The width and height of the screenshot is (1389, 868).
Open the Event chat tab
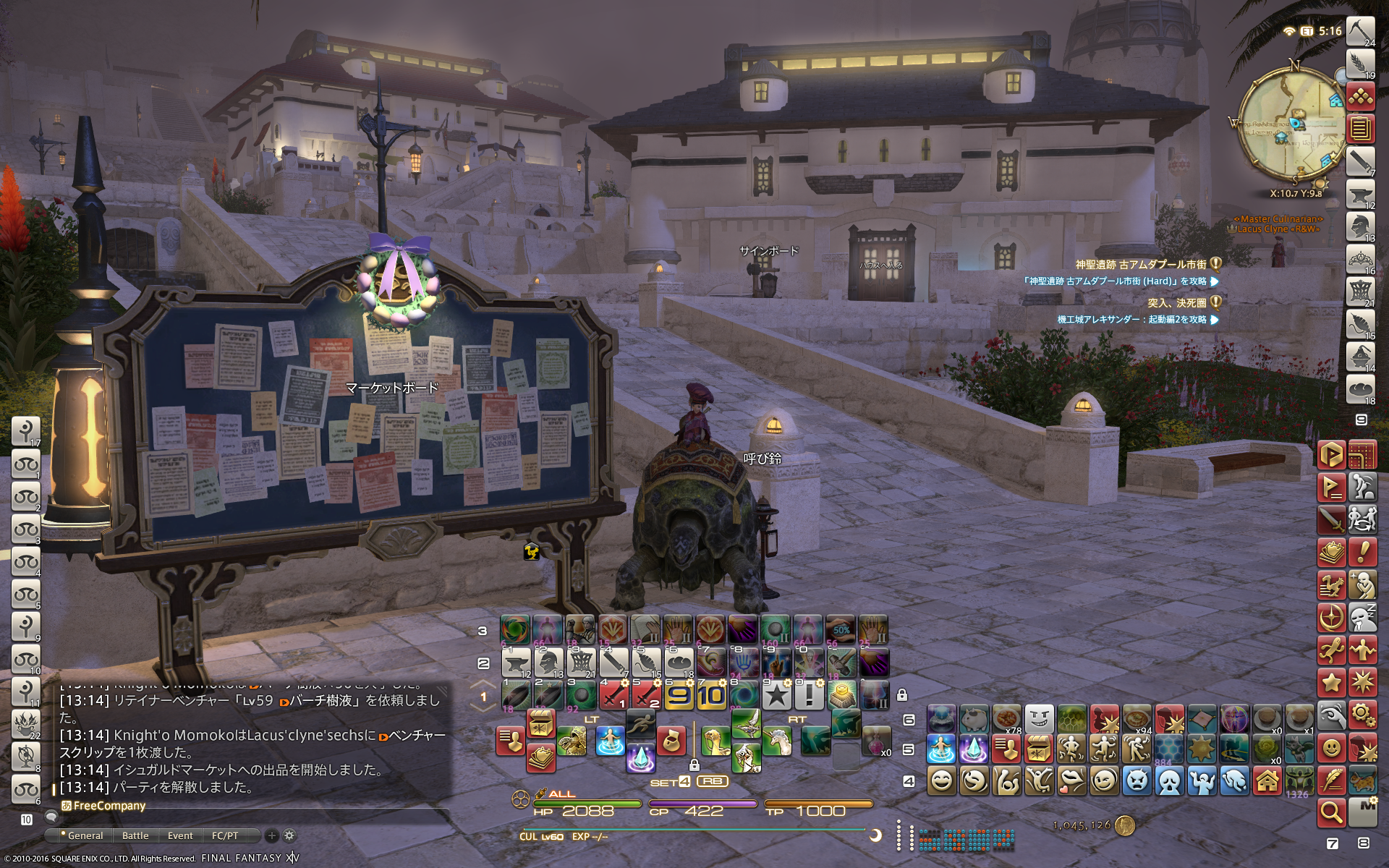(180, 835)
